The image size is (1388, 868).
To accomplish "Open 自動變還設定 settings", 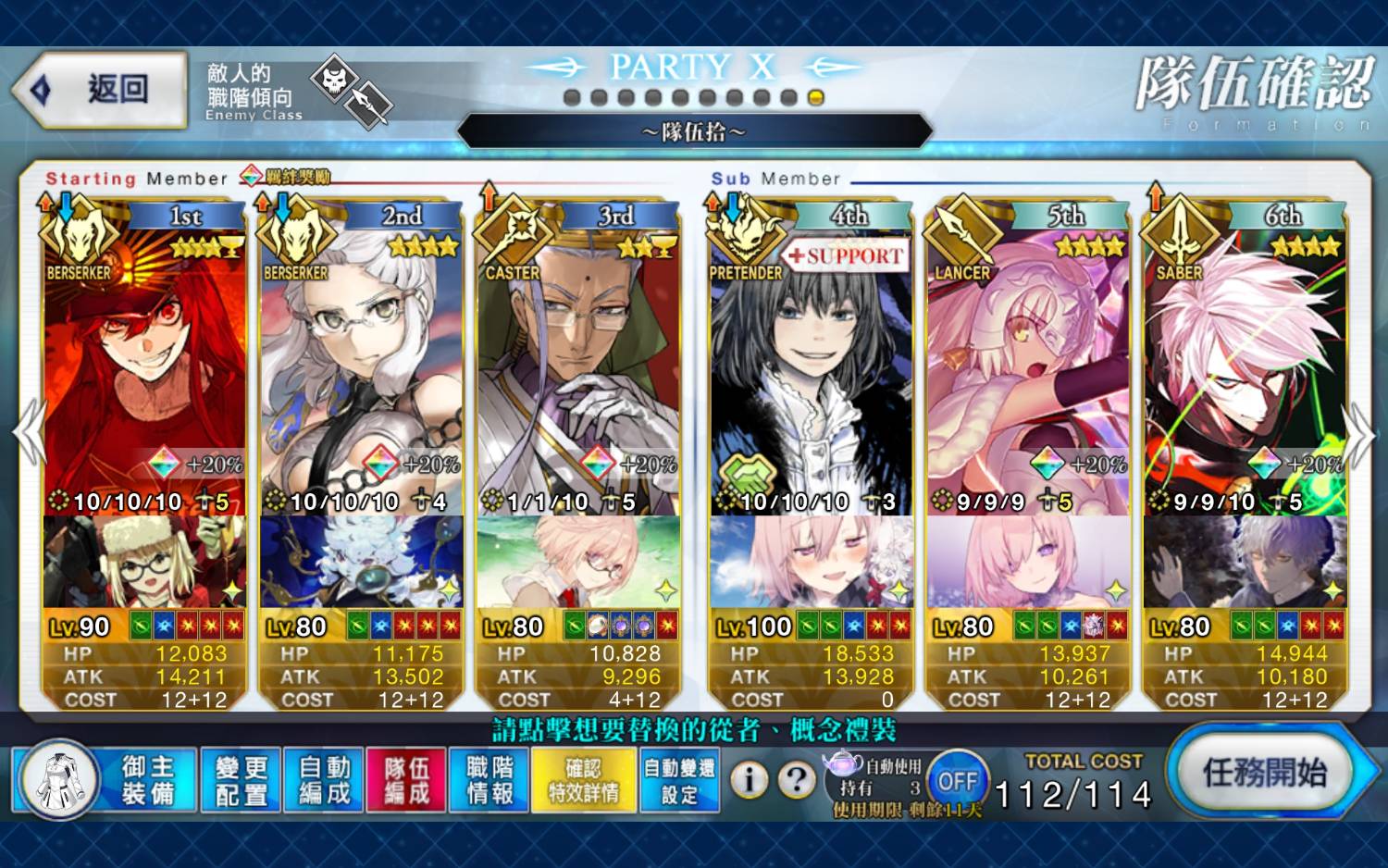I will click(679, 780).
